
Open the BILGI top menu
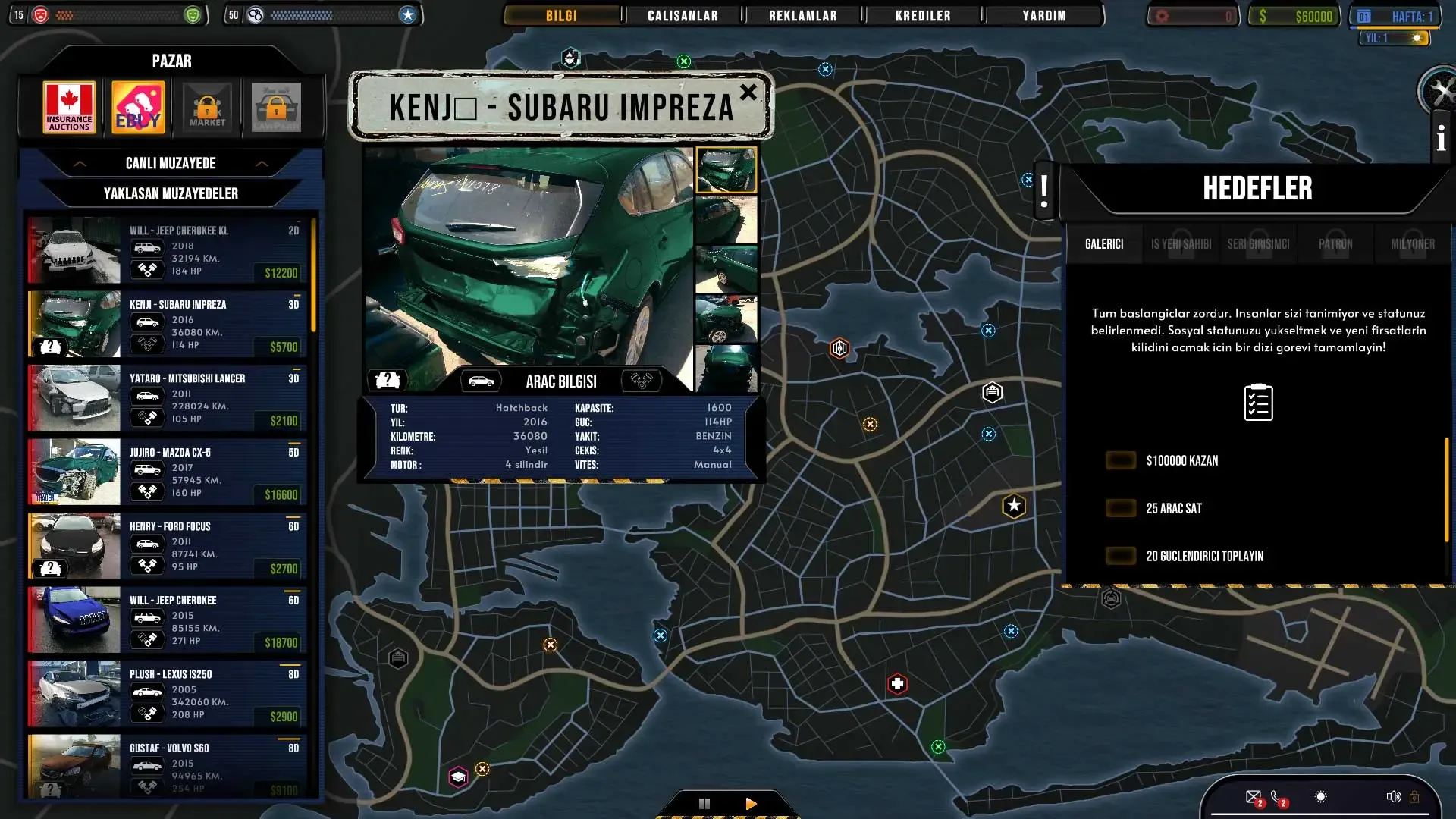pos(561,16)
